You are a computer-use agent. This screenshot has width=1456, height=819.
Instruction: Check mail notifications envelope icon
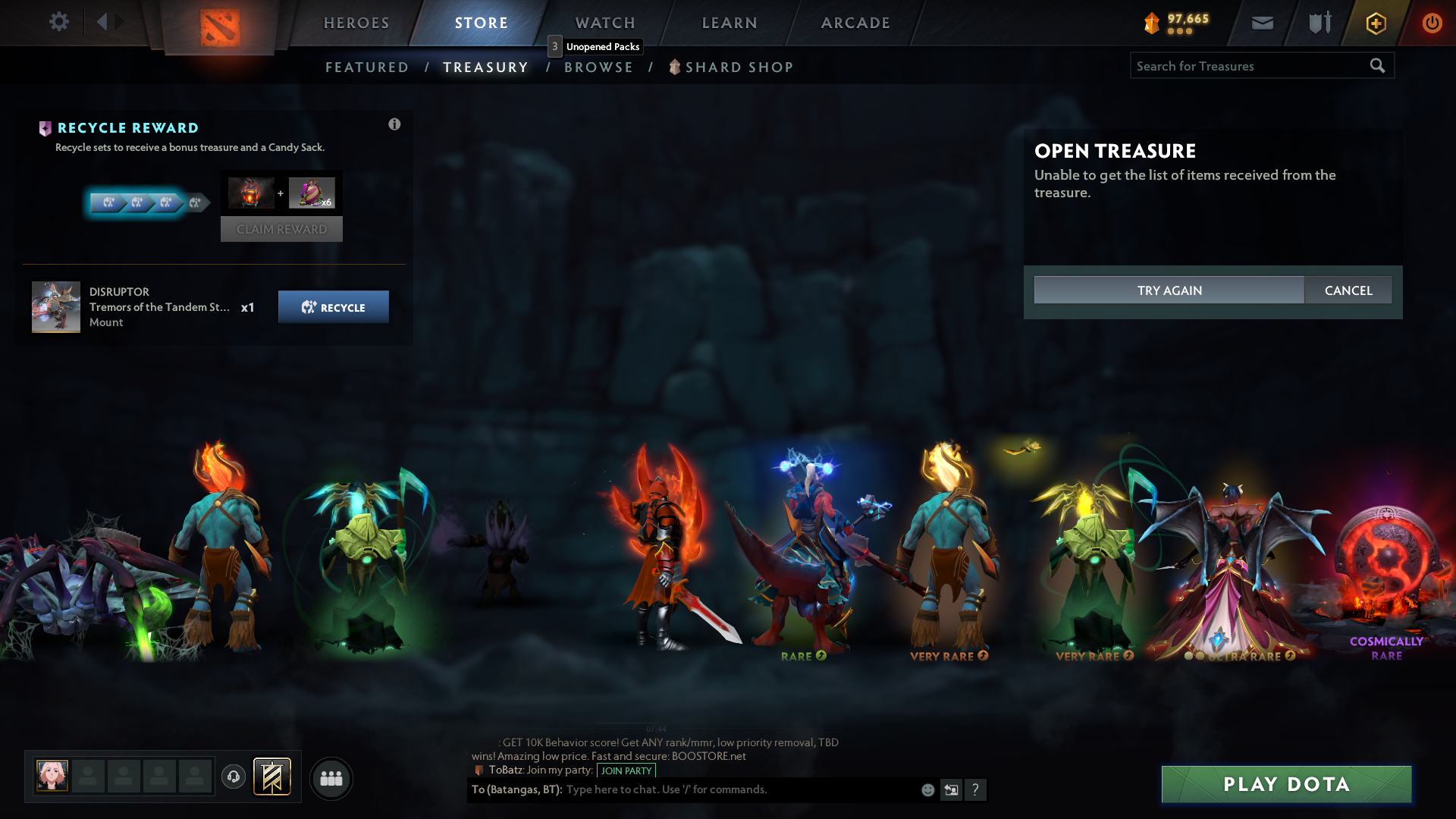(x=1262, y=23)
